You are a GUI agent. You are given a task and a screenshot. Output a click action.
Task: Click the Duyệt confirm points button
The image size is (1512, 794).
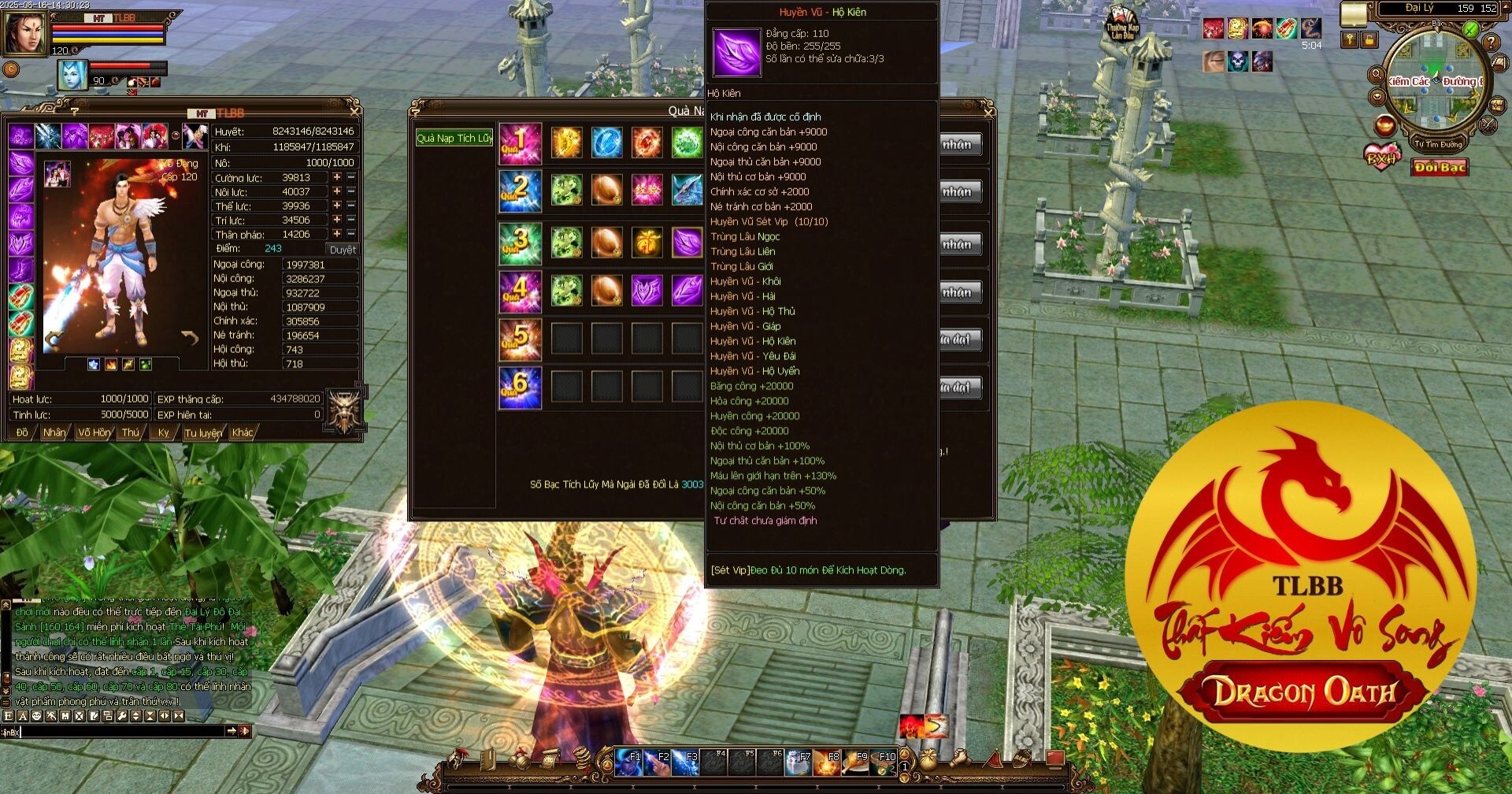[x=343, y=250]
